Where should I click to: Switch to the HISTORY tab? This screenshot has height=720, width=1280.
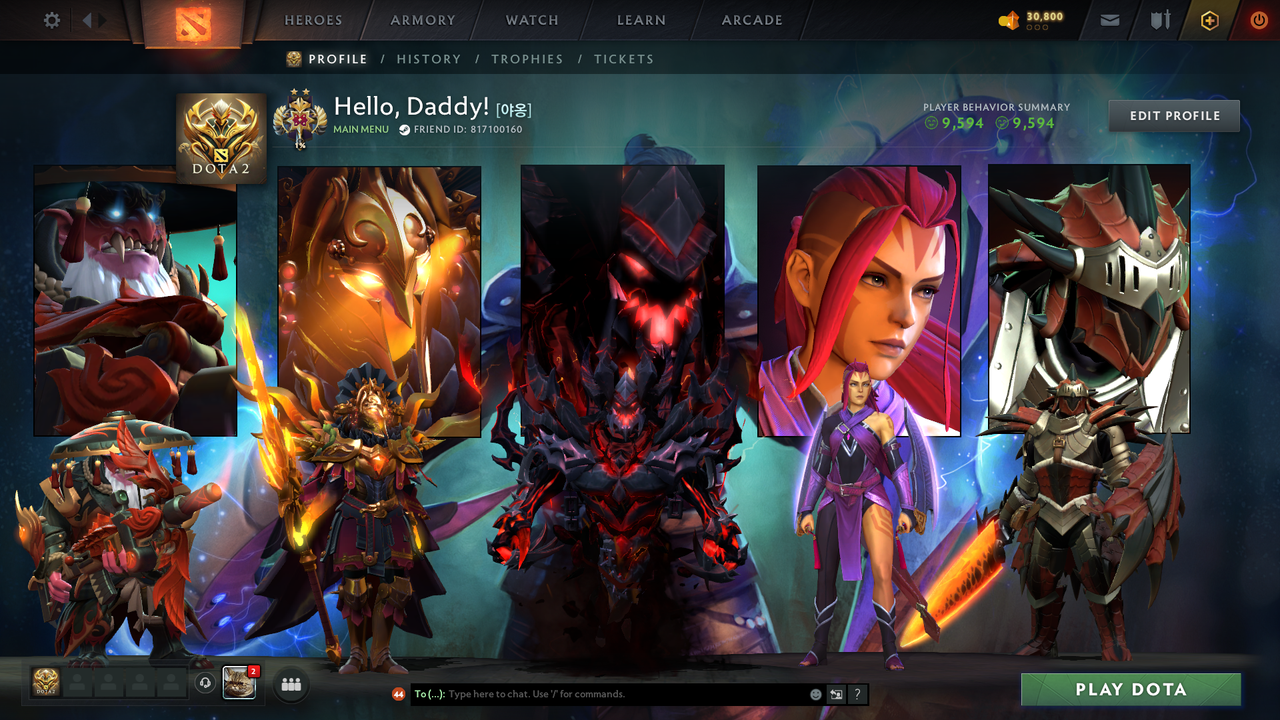pos(428,59)
